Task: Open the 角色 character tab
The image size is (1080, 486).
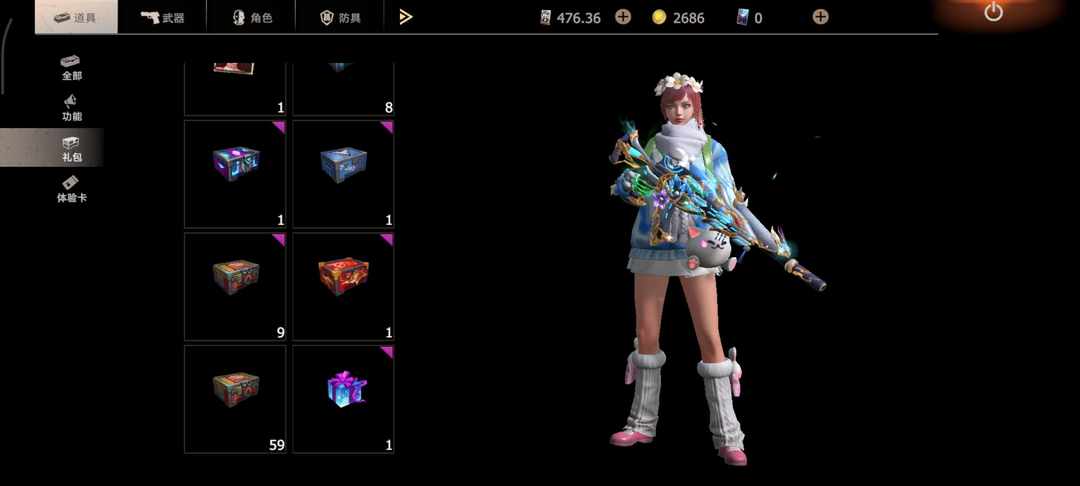Action: [251, 17]
